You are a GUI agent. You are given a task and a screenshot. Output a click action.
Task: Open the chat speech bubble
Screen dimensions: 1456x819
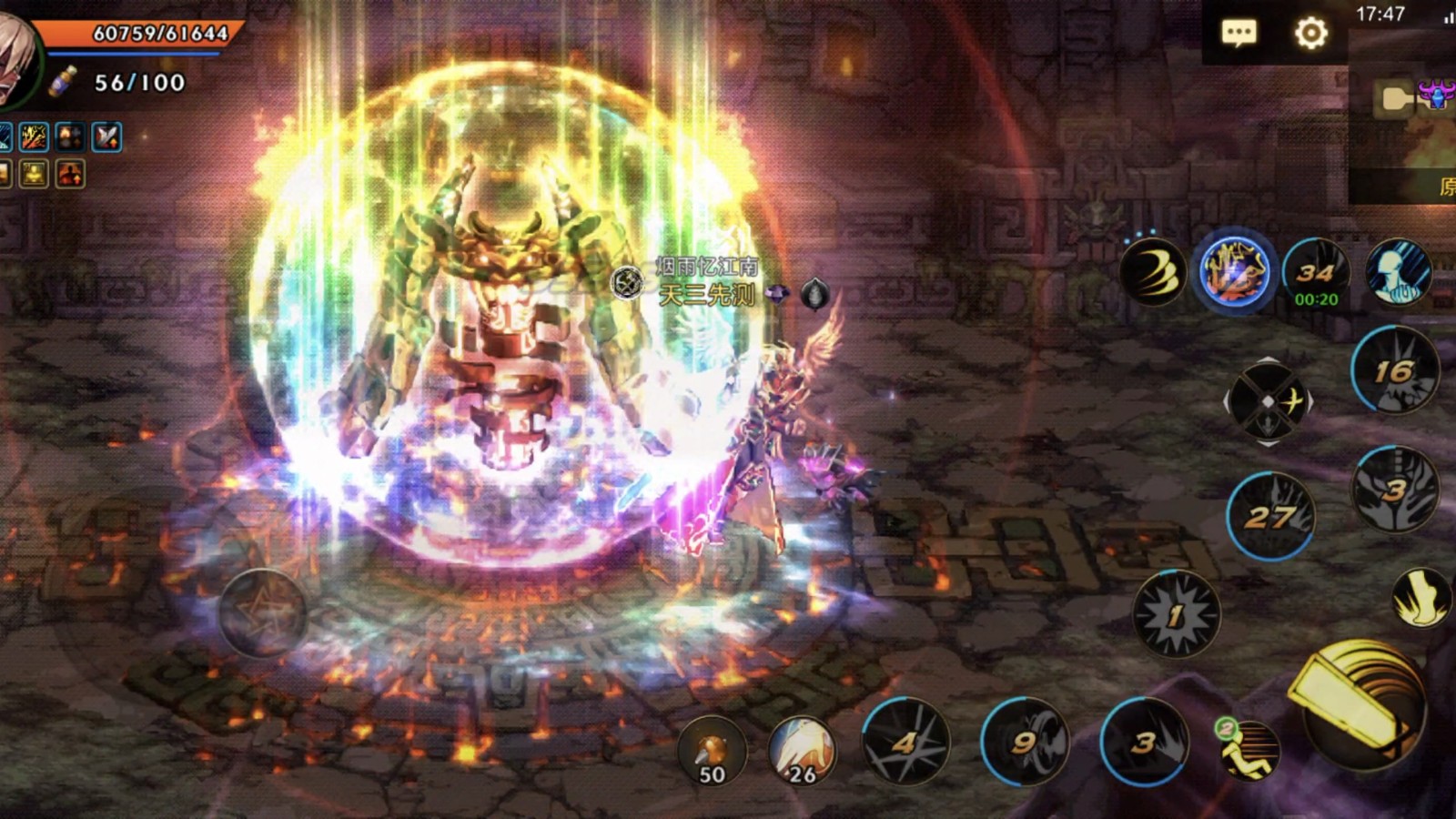pos(1239,34)
